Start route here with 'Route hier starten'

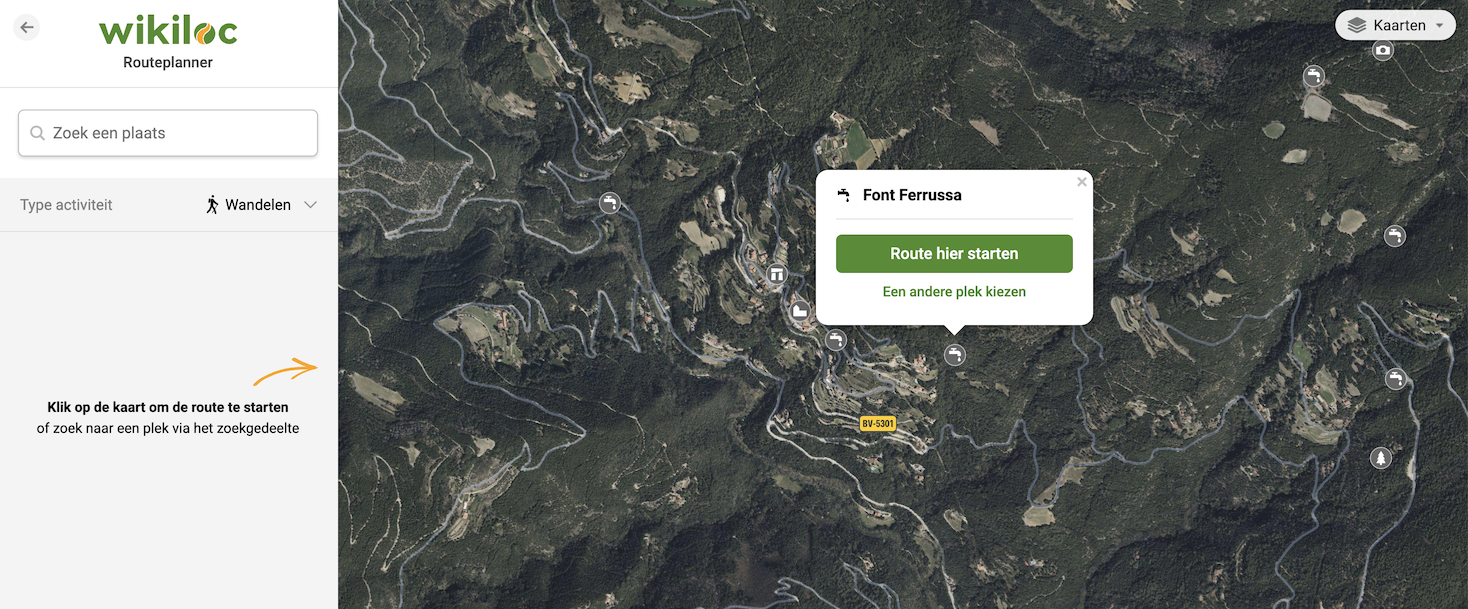click(954, 254)
